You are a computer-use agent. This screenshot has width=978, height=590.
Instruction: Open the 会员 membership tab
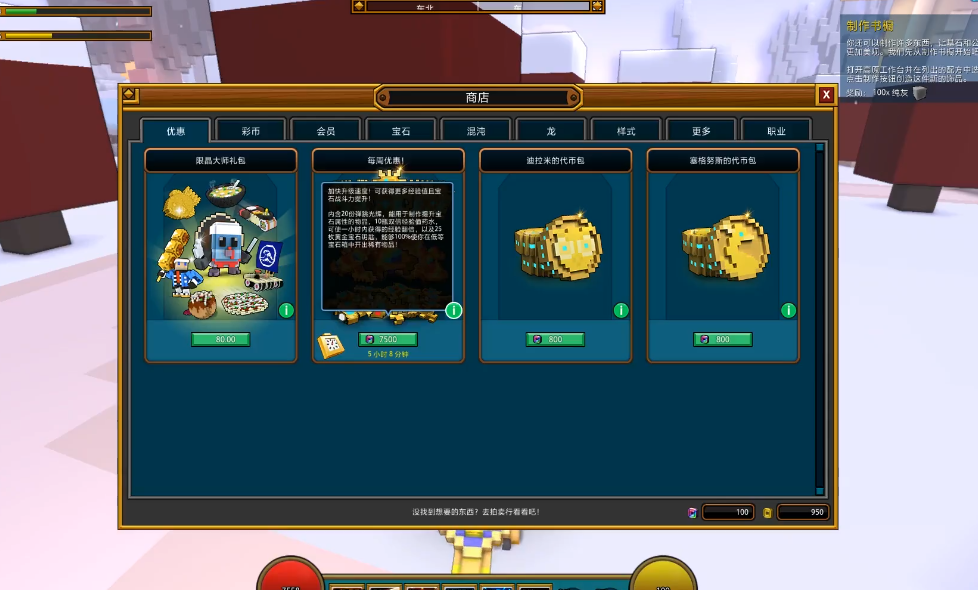326,131
